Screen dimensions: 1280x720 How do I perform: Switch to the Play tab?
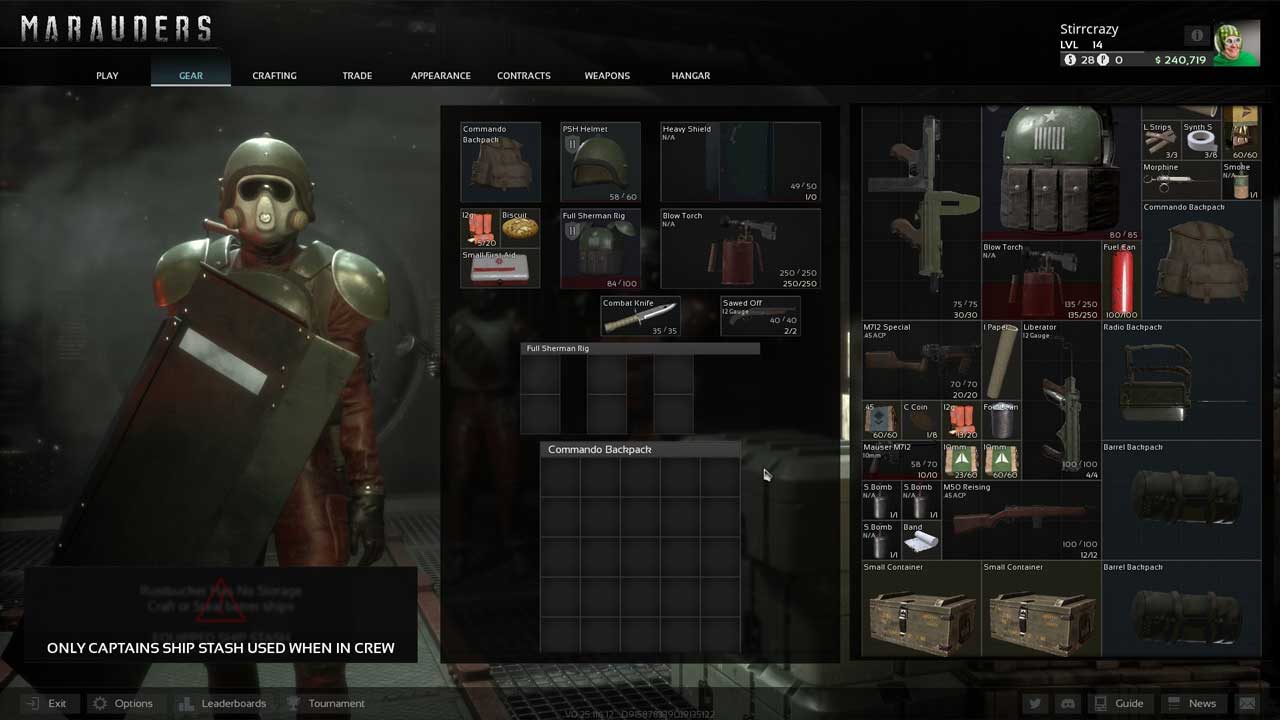[x=107, y=76]
